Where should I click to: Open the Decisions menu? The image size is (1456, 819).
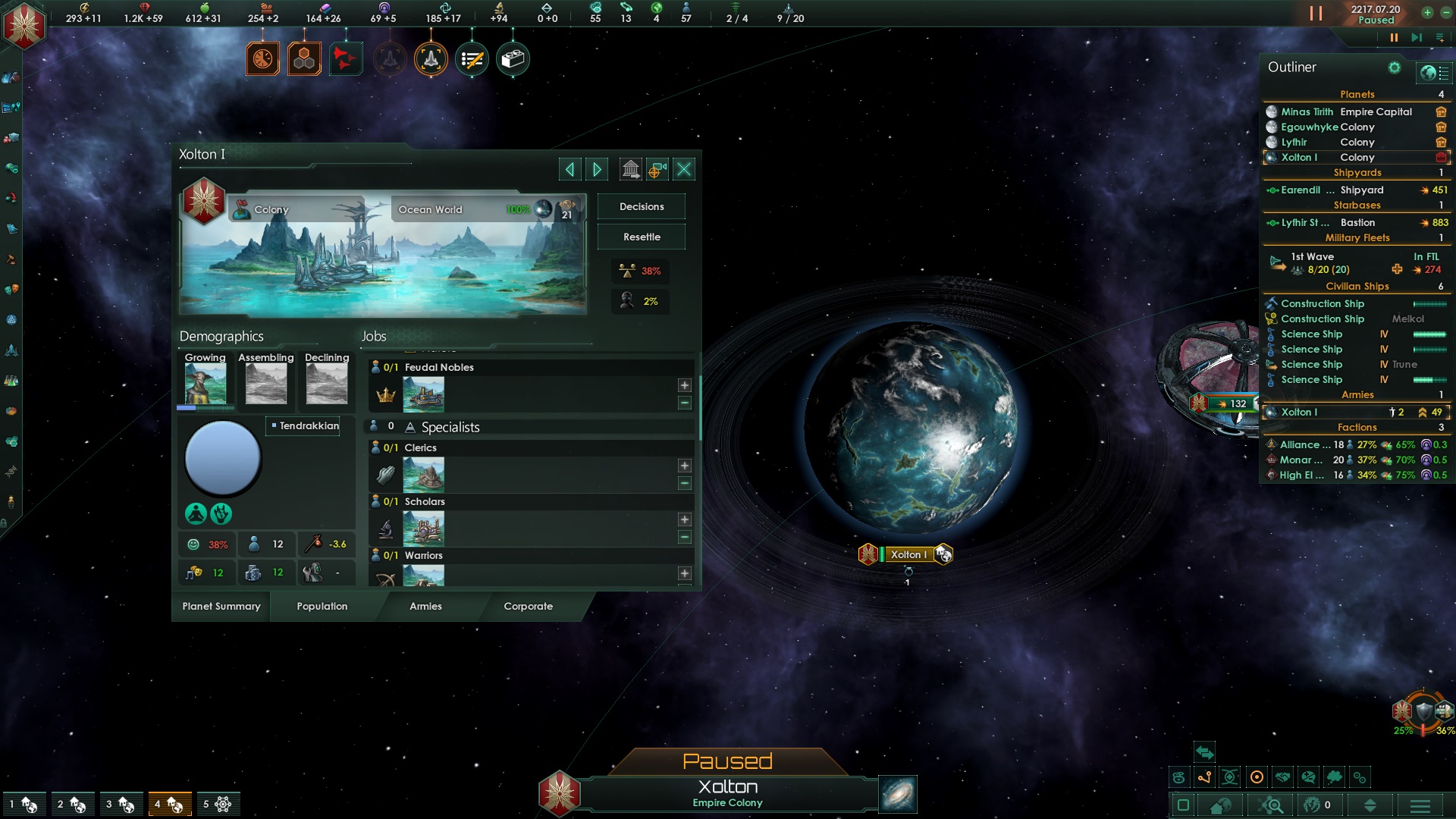point(642,206)
